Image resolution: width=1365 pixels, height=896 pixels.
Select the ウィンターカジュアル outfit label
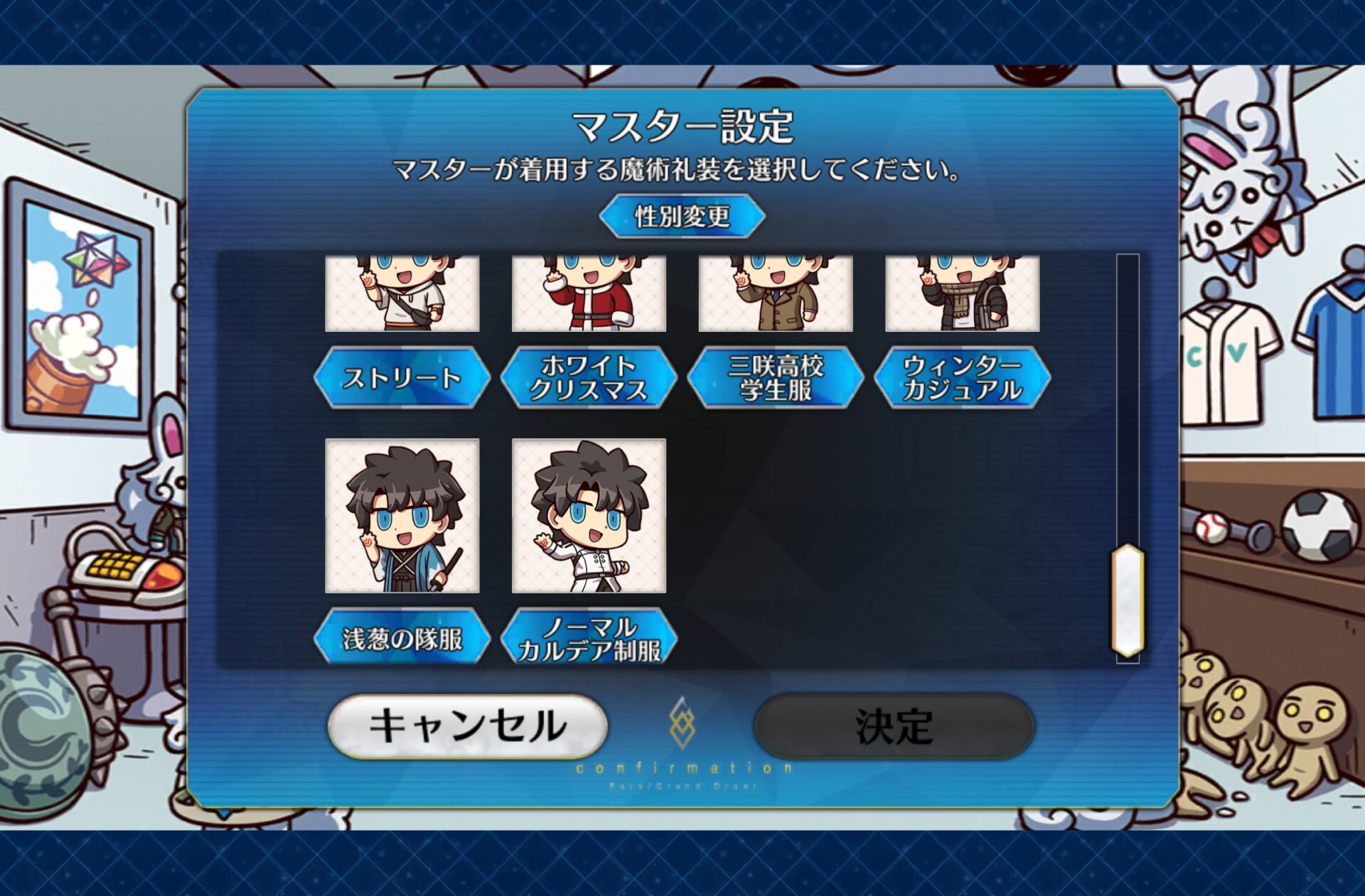click(962, 377)
